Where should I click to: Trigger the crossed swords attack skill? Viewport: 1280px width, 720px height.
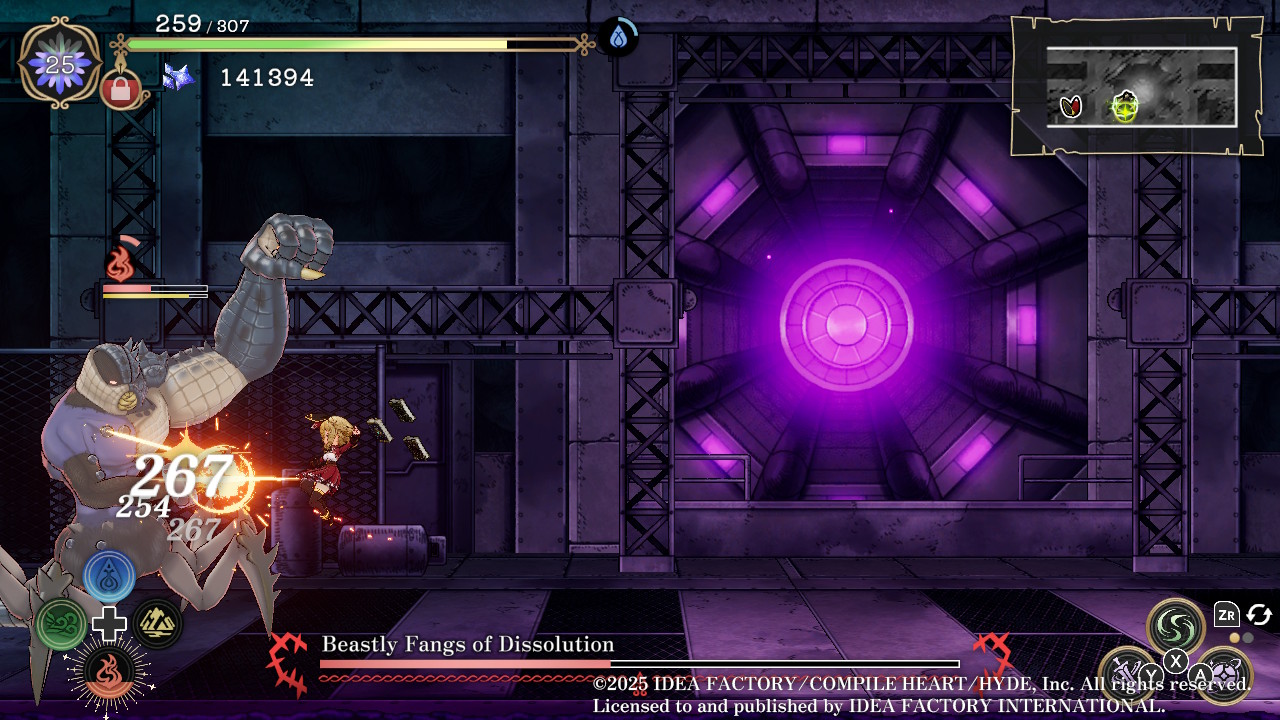pyautogui.click(x=1127, y=673)
